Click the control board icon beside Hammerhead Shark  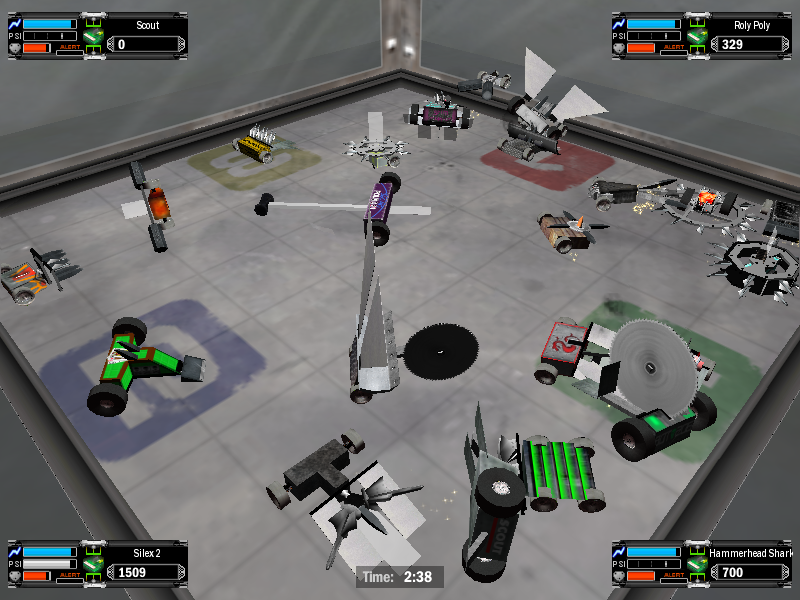(x=697, y=566)
